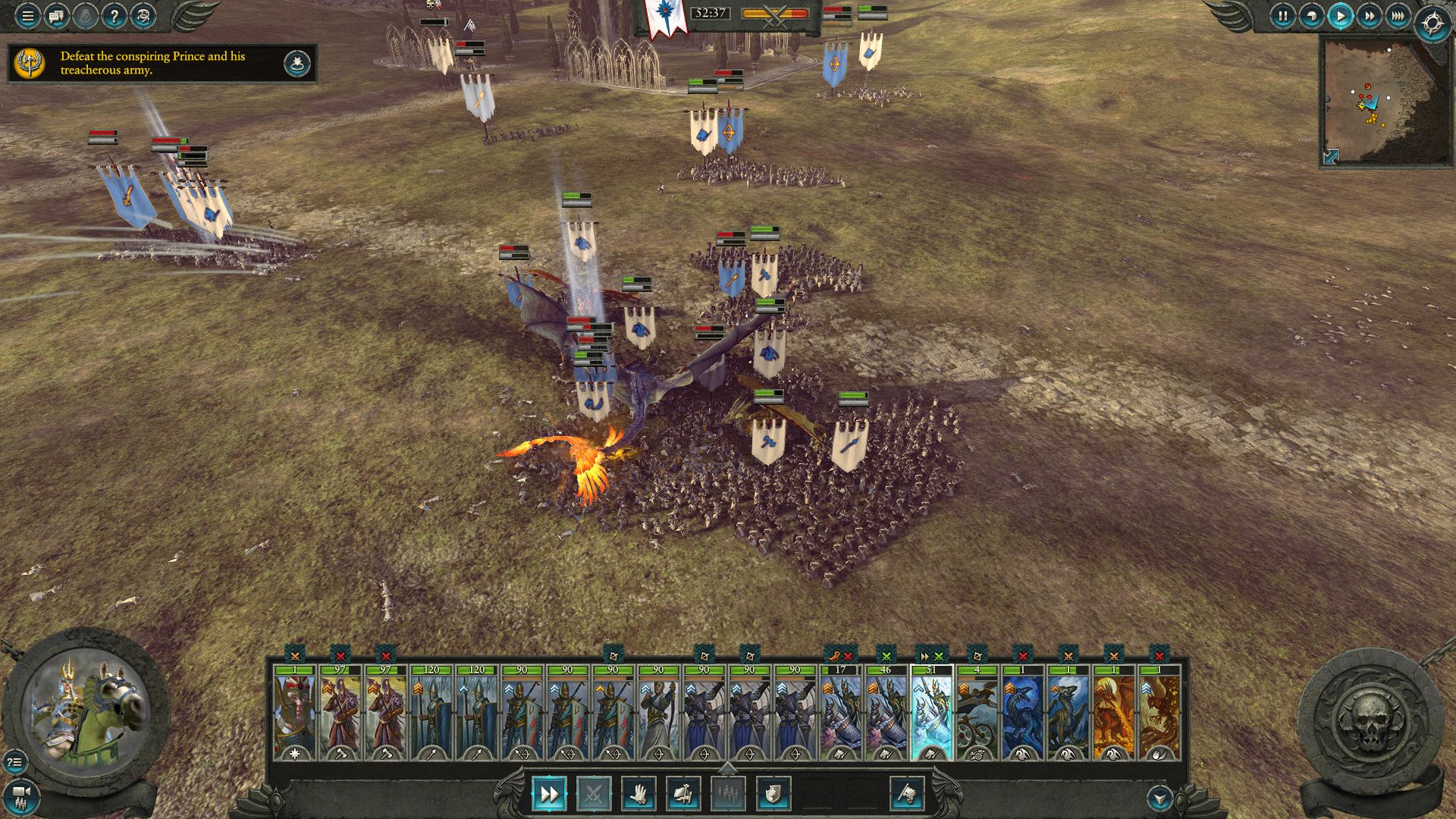Select the bolt thrower artillery unit card

coord(977,712)
